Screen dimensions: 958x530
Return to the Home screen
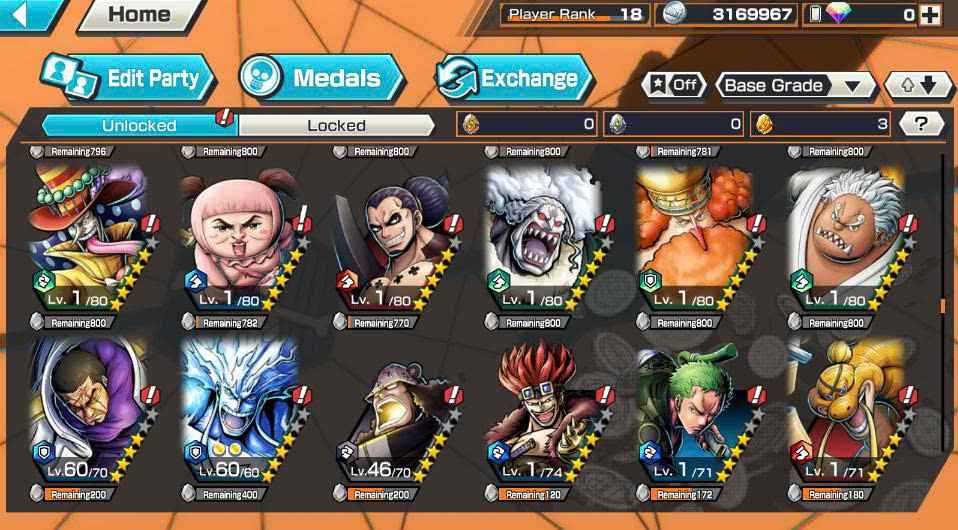point(138,15)
